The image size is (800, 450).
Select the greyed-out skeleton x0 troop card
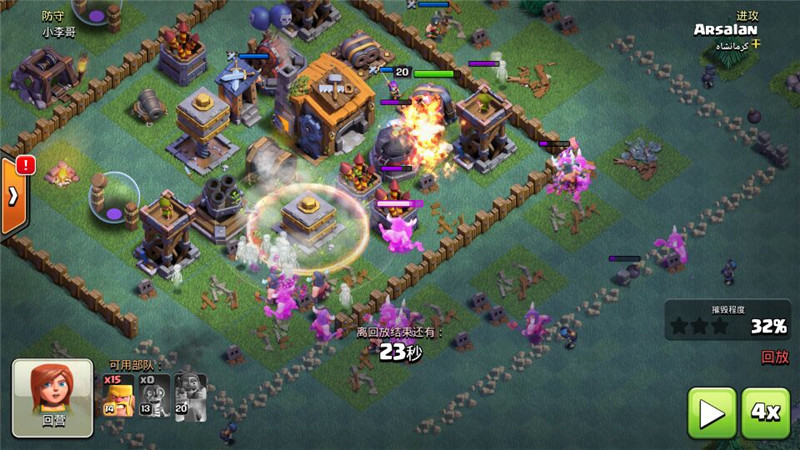(153, 395)
